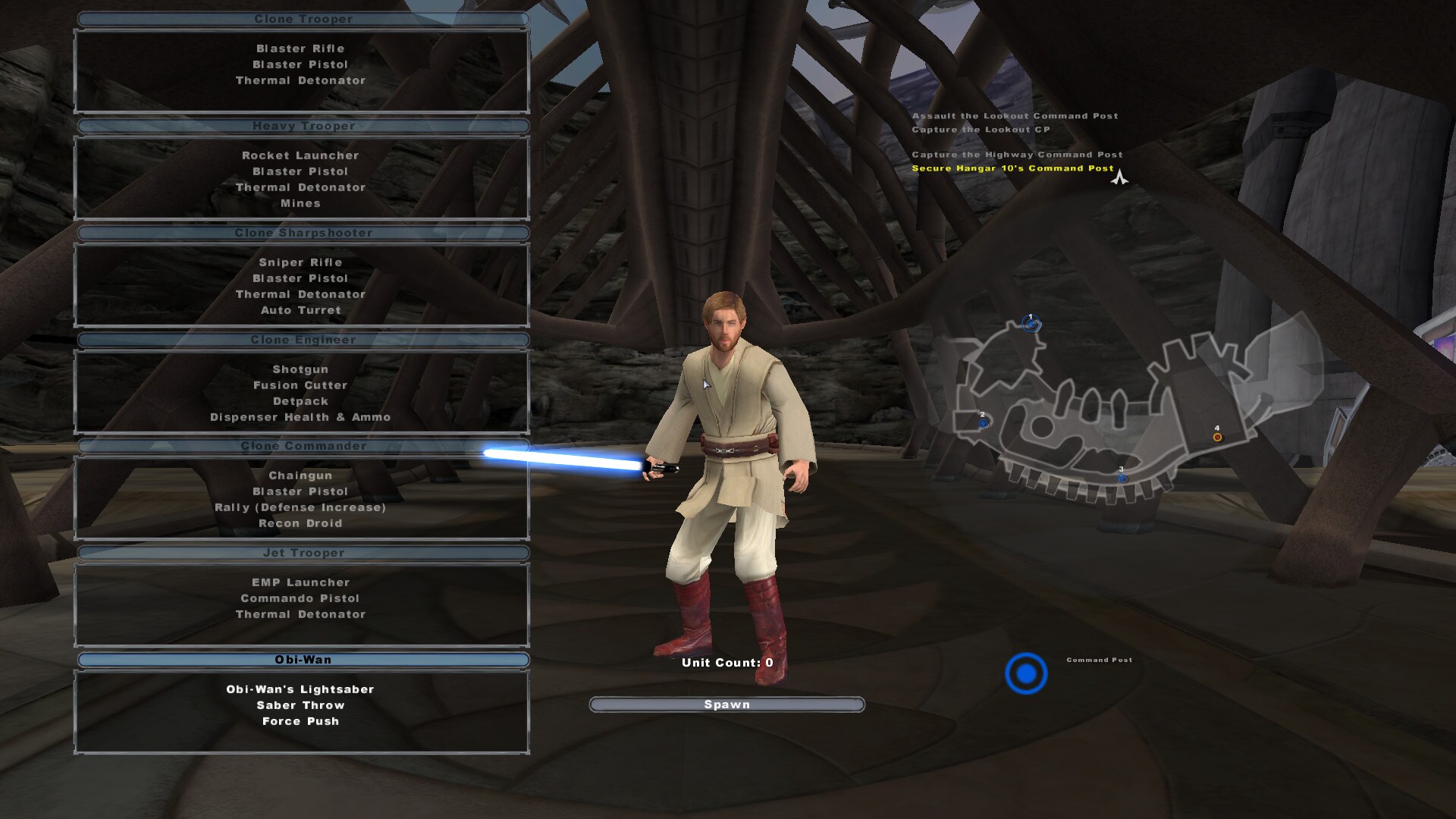
Task: Switch to the Jet Trooper class
Action: coord(303,554)
